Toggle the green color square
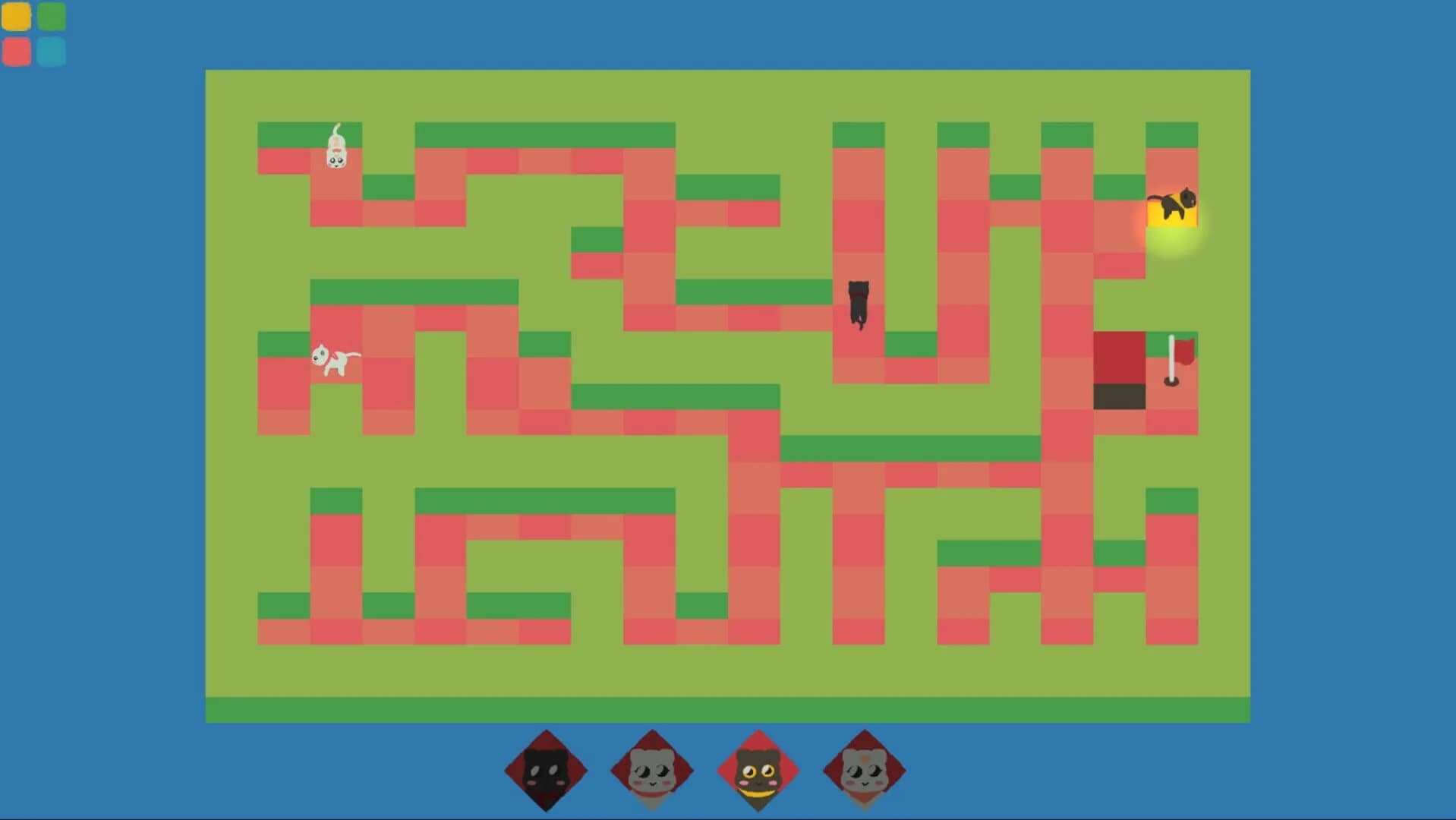The height and width of the screenshot is (820, 1456). [51, 16]
